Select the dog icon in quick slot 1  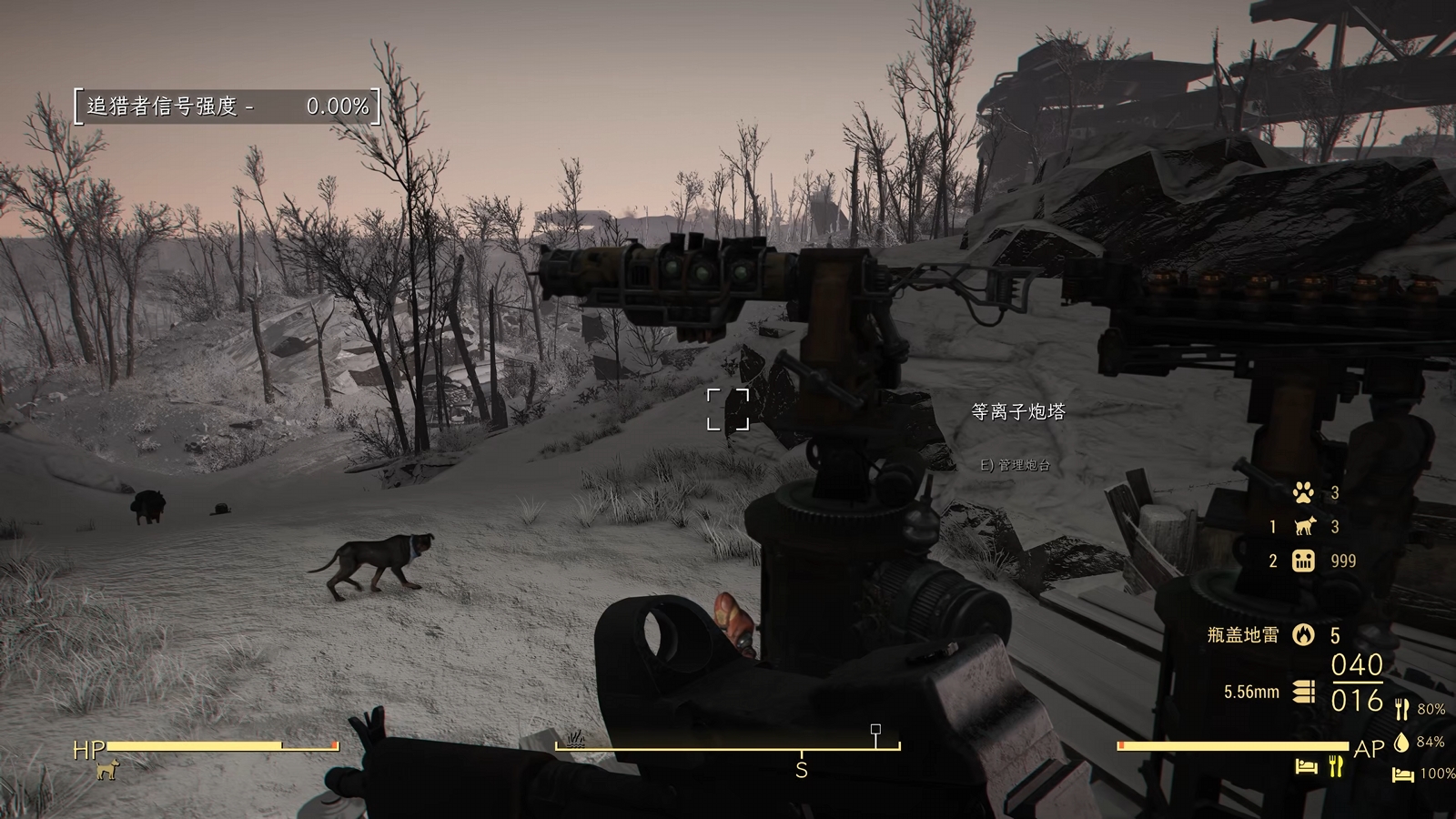[1304, 526]
